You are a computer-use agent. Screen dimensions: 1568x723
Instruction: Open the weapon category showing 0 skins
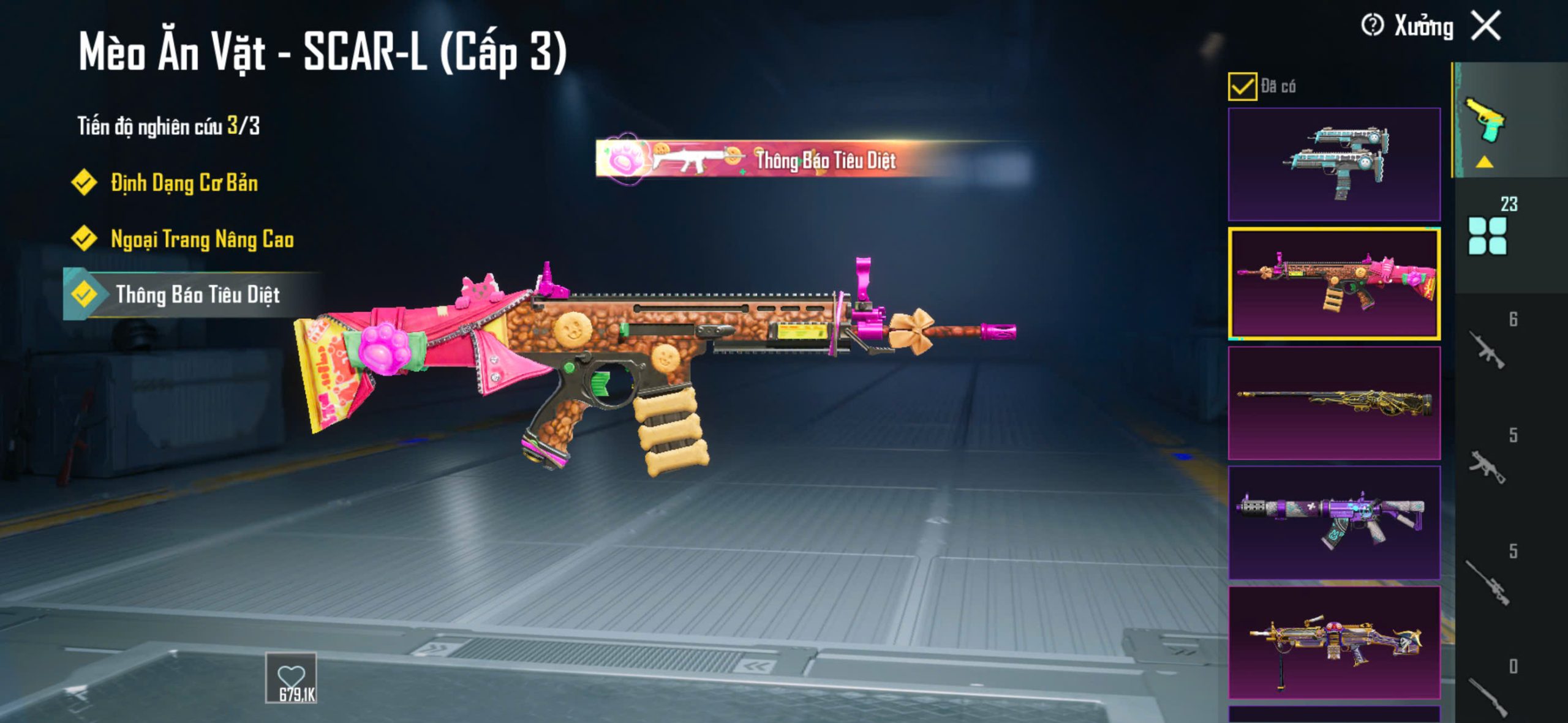1488,695
